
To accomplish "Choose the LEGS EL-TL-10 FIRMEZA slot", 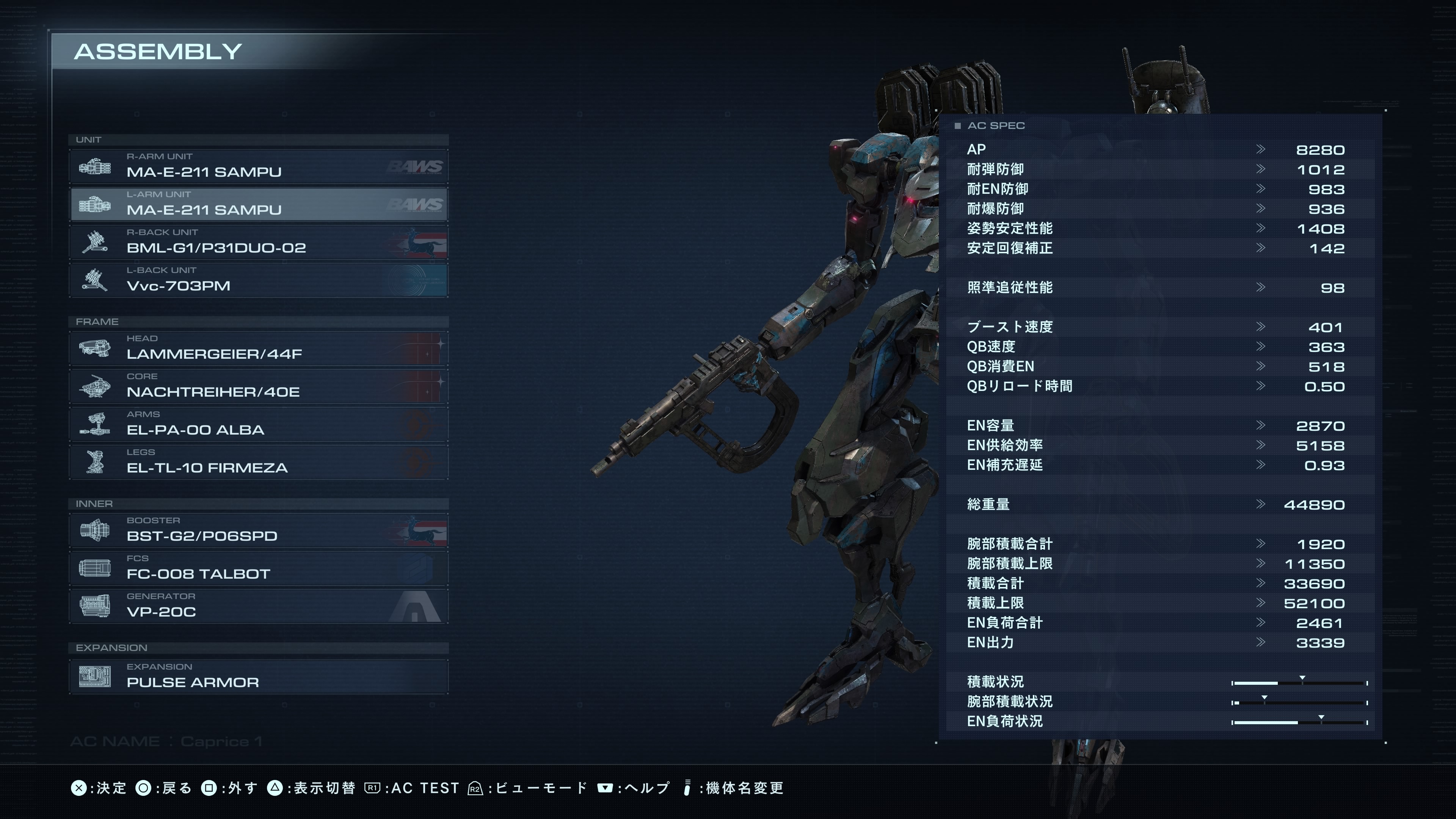I will point(258,462).
